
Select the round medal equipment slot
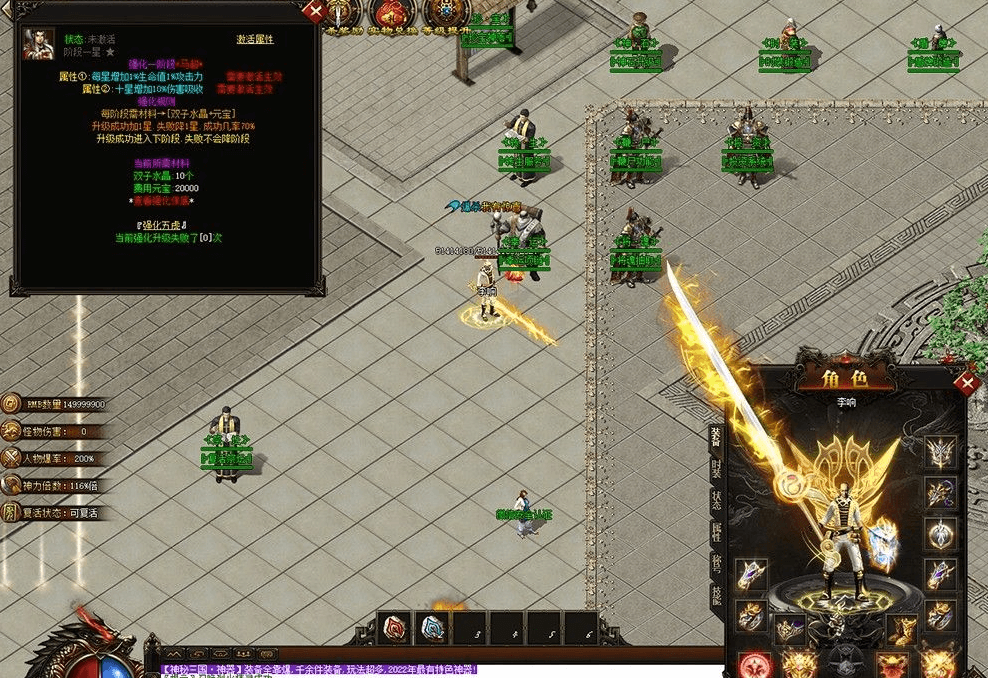coord(940,533)
